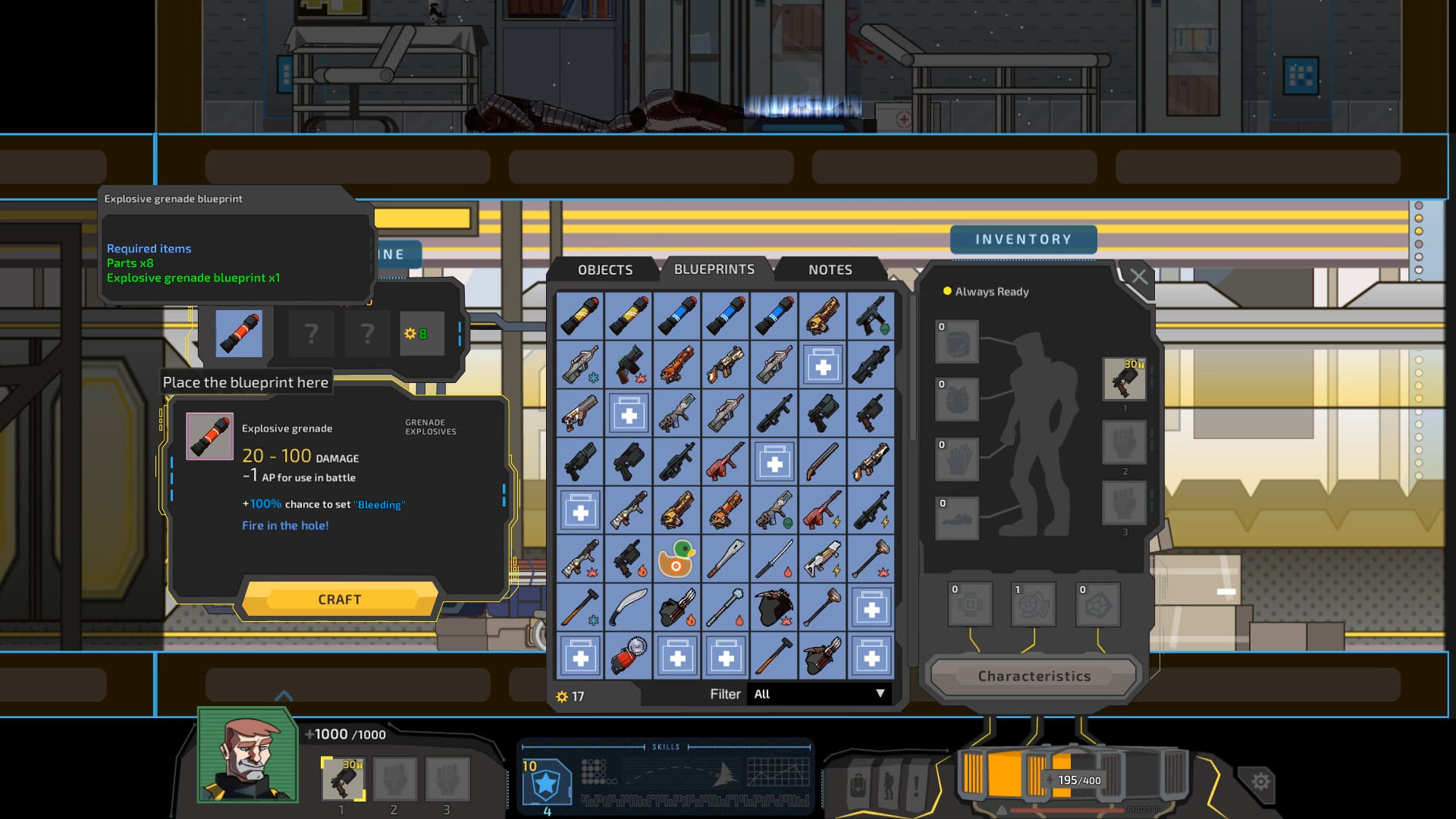Open the explosive grenade blueprint in the top-left grid slot
This screenshot has width=1456, height=819.
[x=579, y=316]
